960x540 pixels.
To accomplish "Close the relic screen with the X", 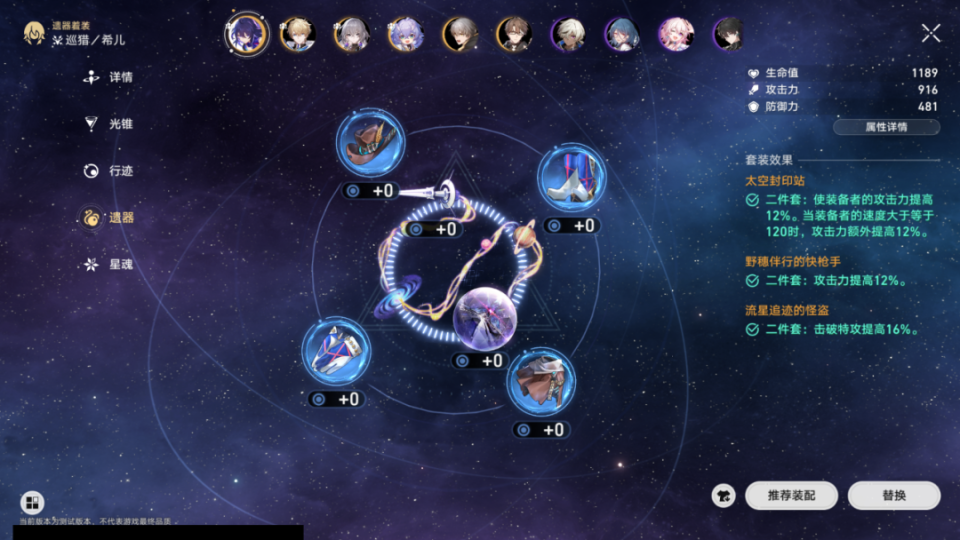I will tap(930, 34).
